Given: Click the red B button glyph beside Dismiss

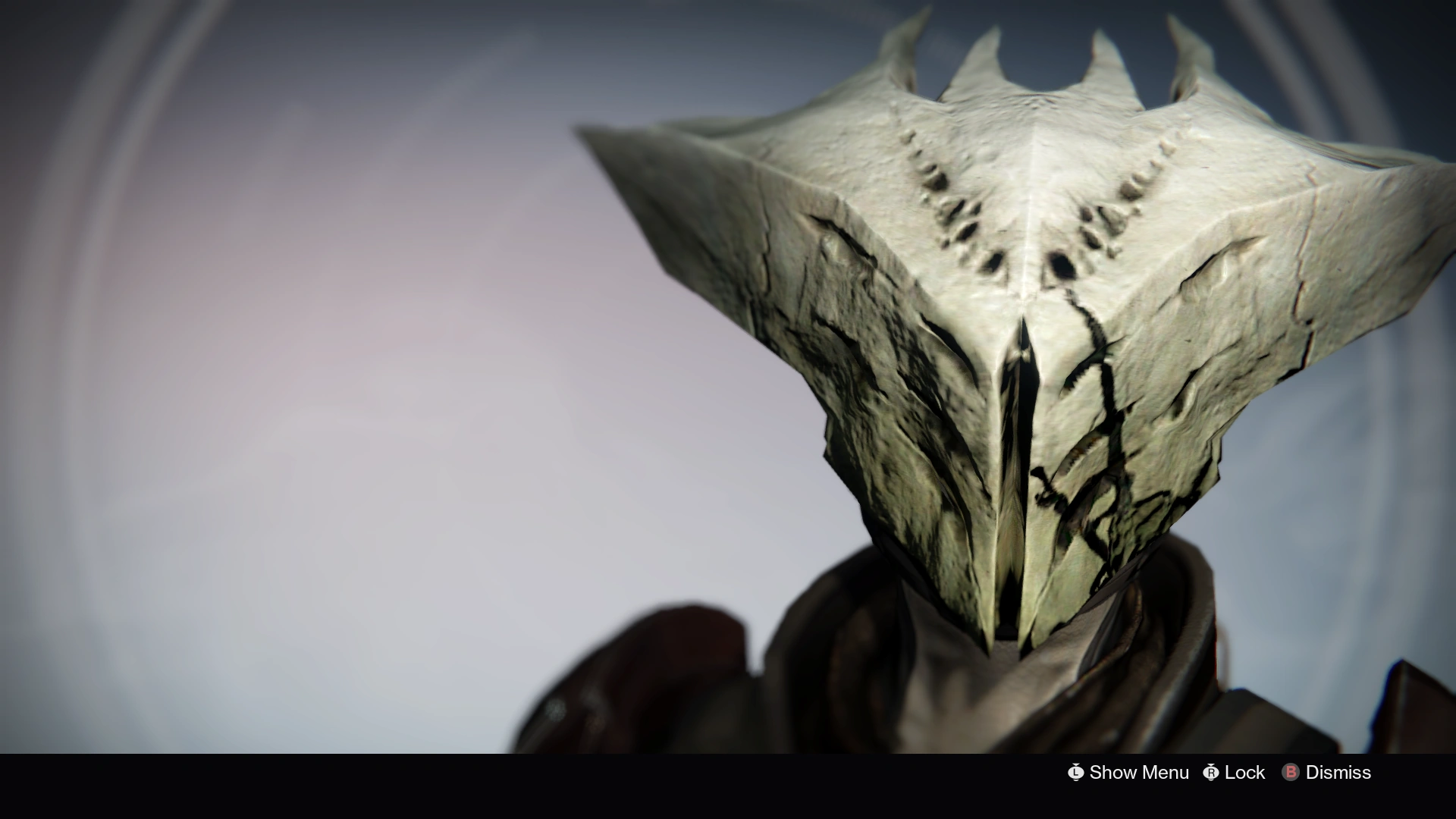Looking at the screenshot, I should pyautogui.click(x=1291, y=772).
